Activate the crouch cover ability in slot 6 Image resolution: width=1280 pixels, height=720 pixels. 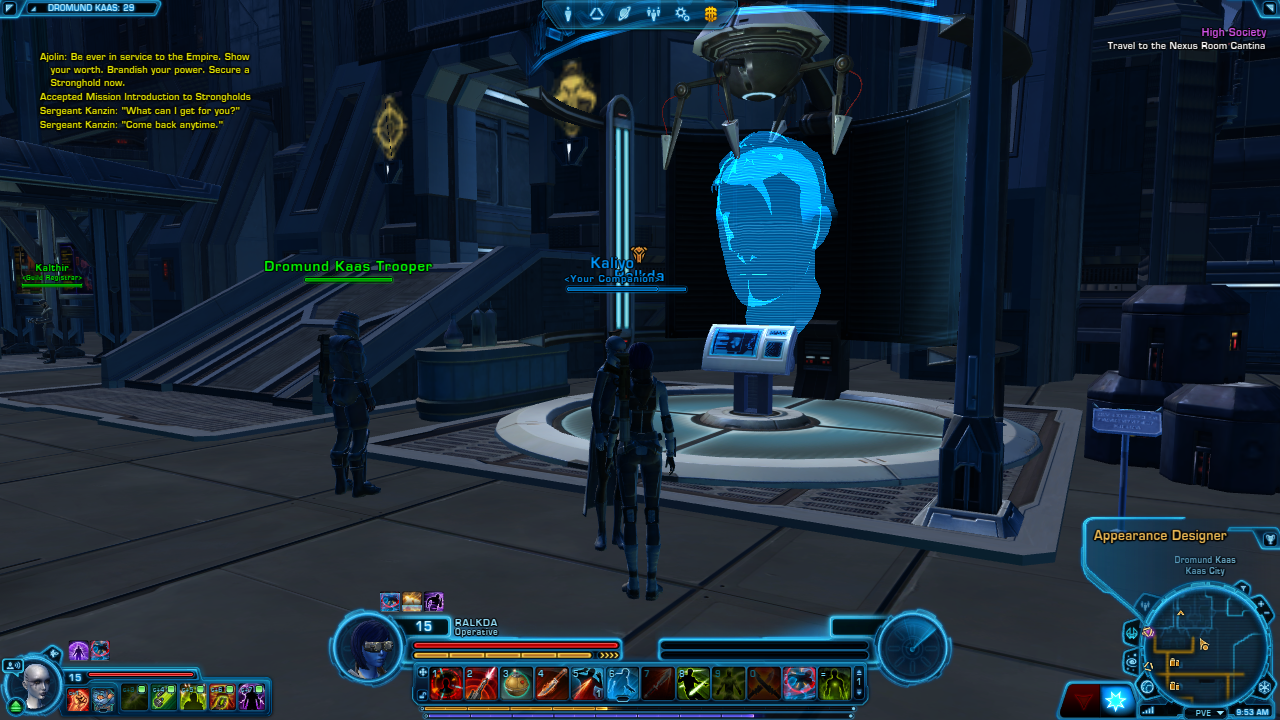(622, 683)
